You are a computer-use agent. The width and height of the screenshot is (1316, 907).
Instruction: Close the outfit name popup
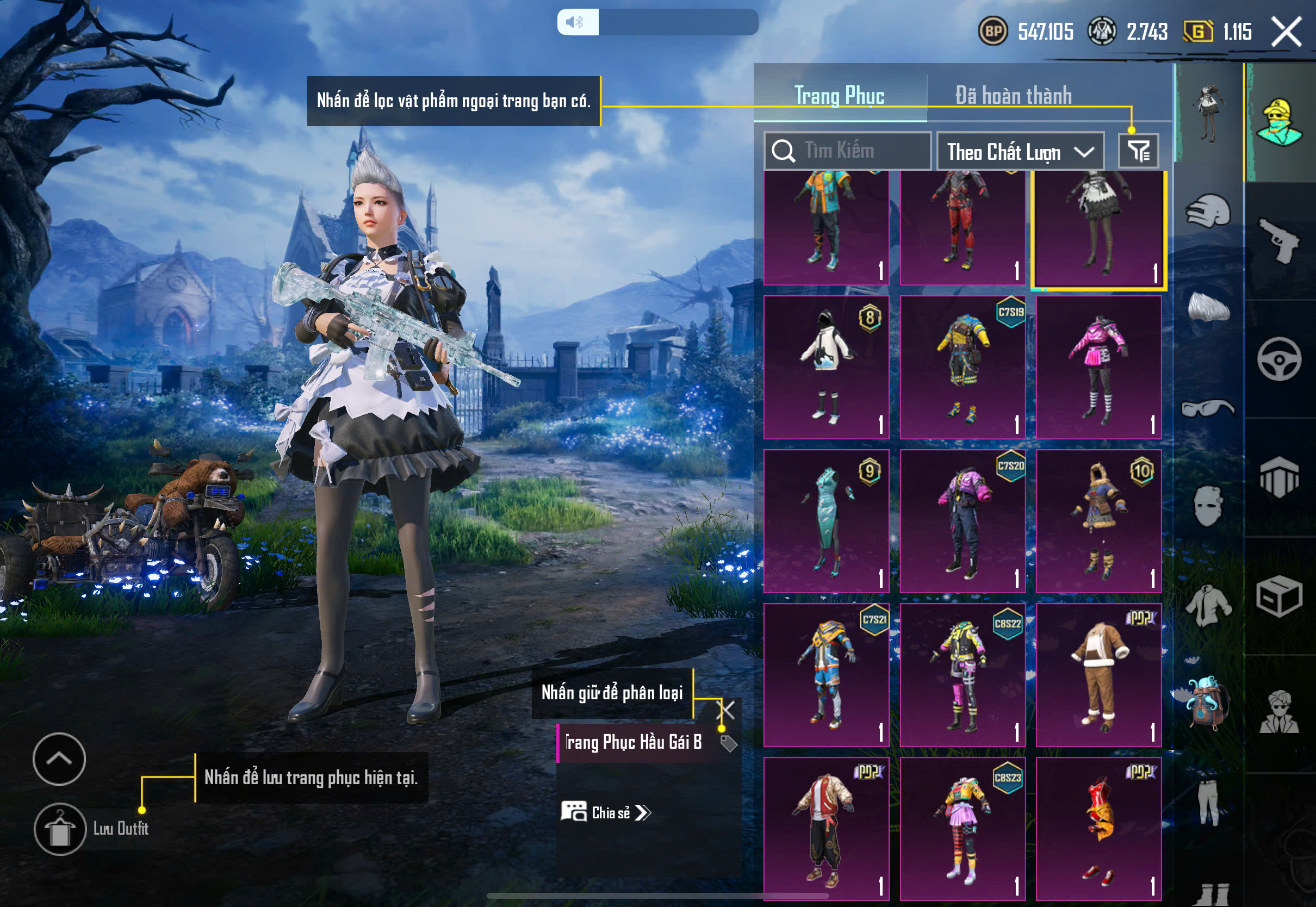727,710
